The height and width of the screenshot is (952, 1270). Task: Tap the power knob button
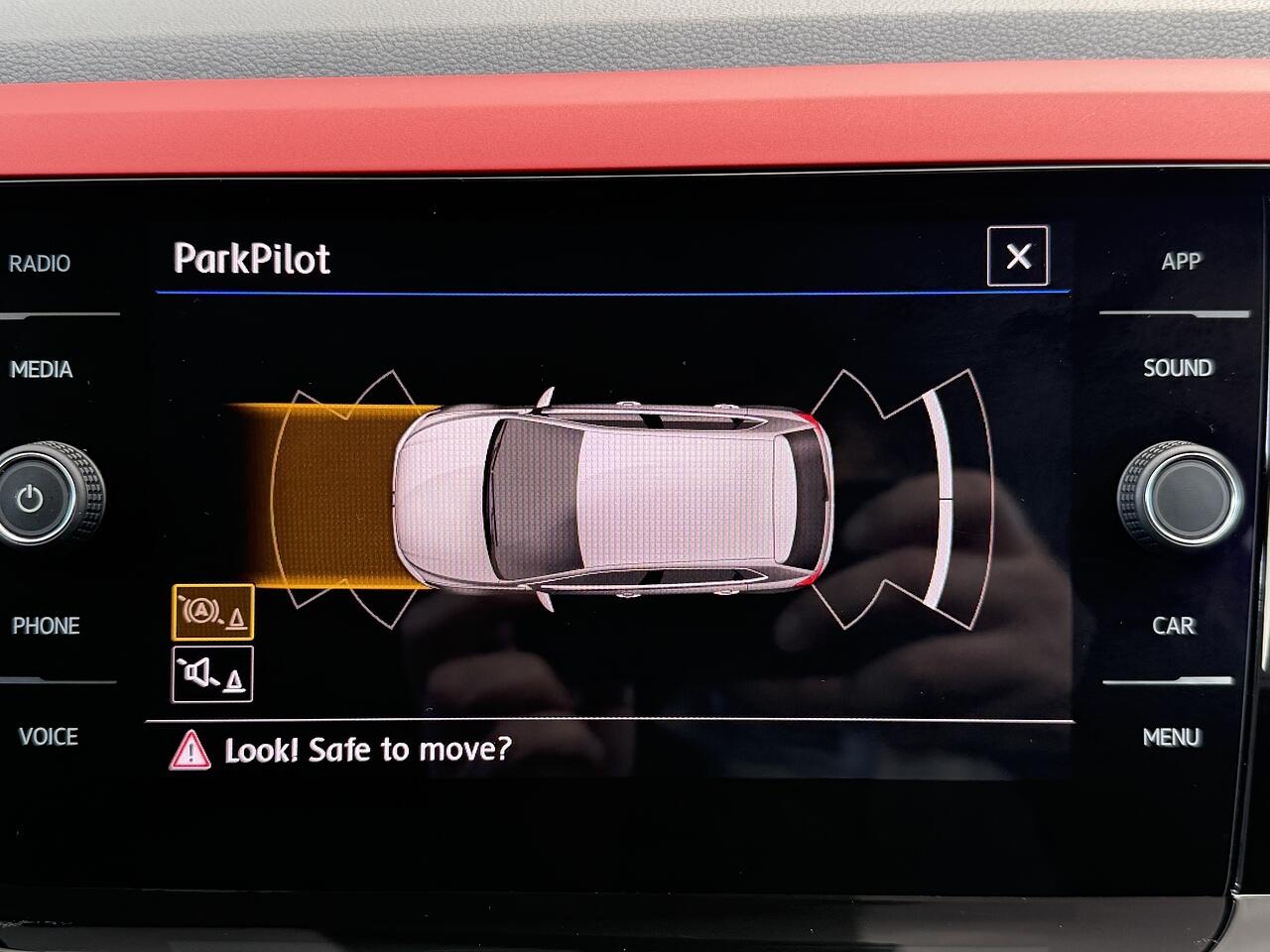(32, 496)
